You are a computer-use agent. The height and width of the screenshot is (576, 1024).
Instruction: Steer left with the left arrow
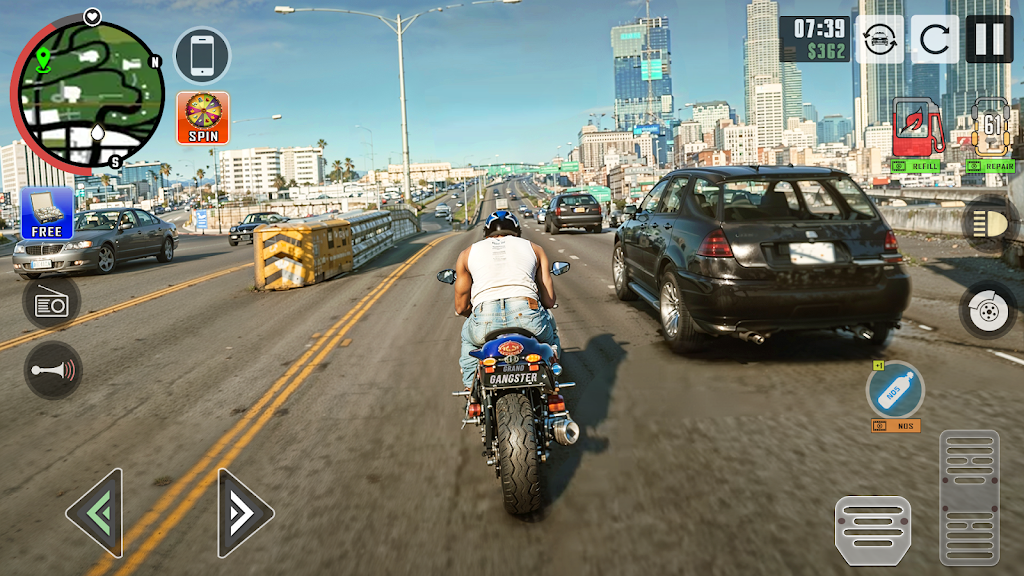[x=95, y=513]
